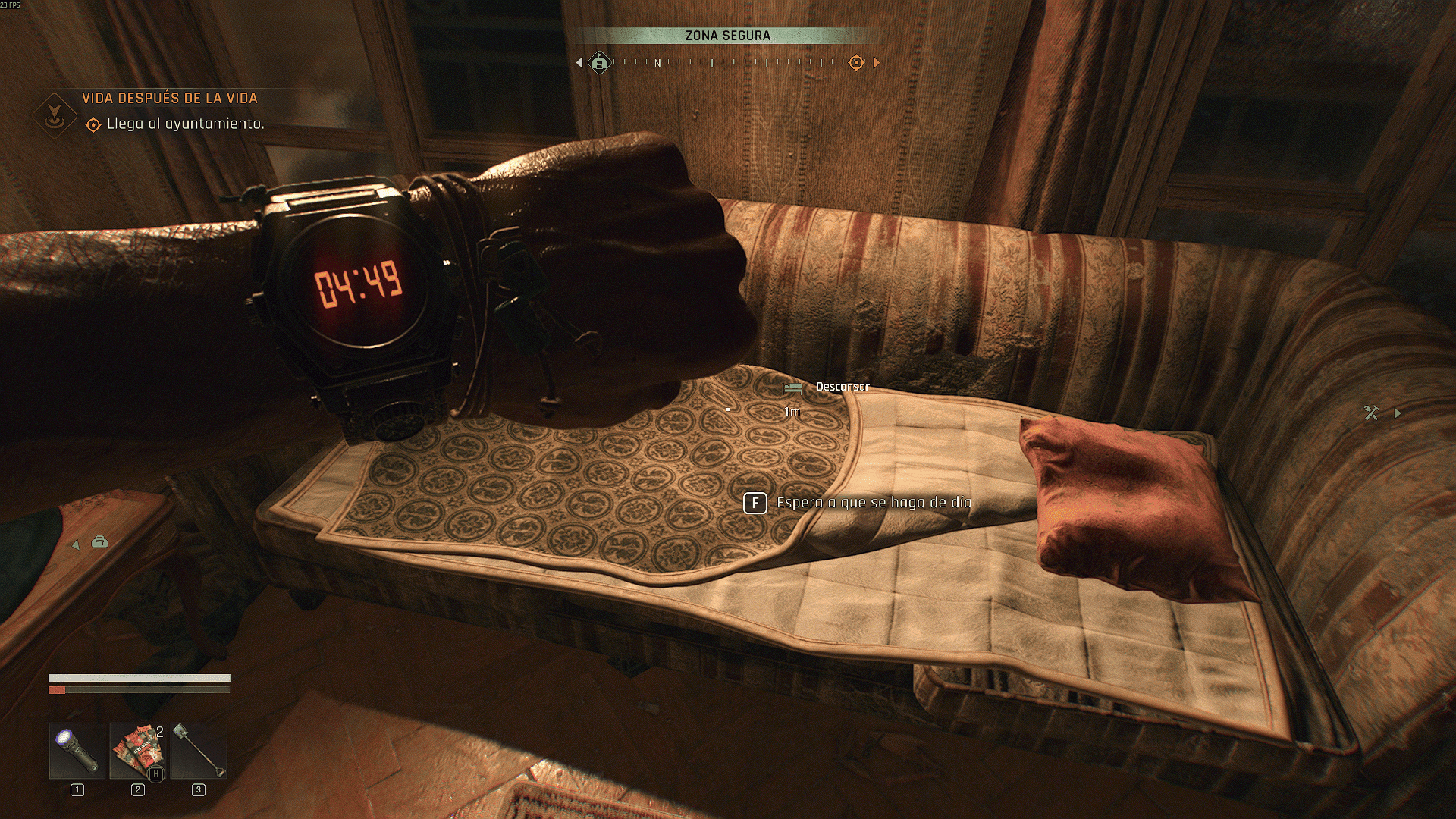Select the bandage slot with count 2
1456x819 pixels.
click(138, 751)
